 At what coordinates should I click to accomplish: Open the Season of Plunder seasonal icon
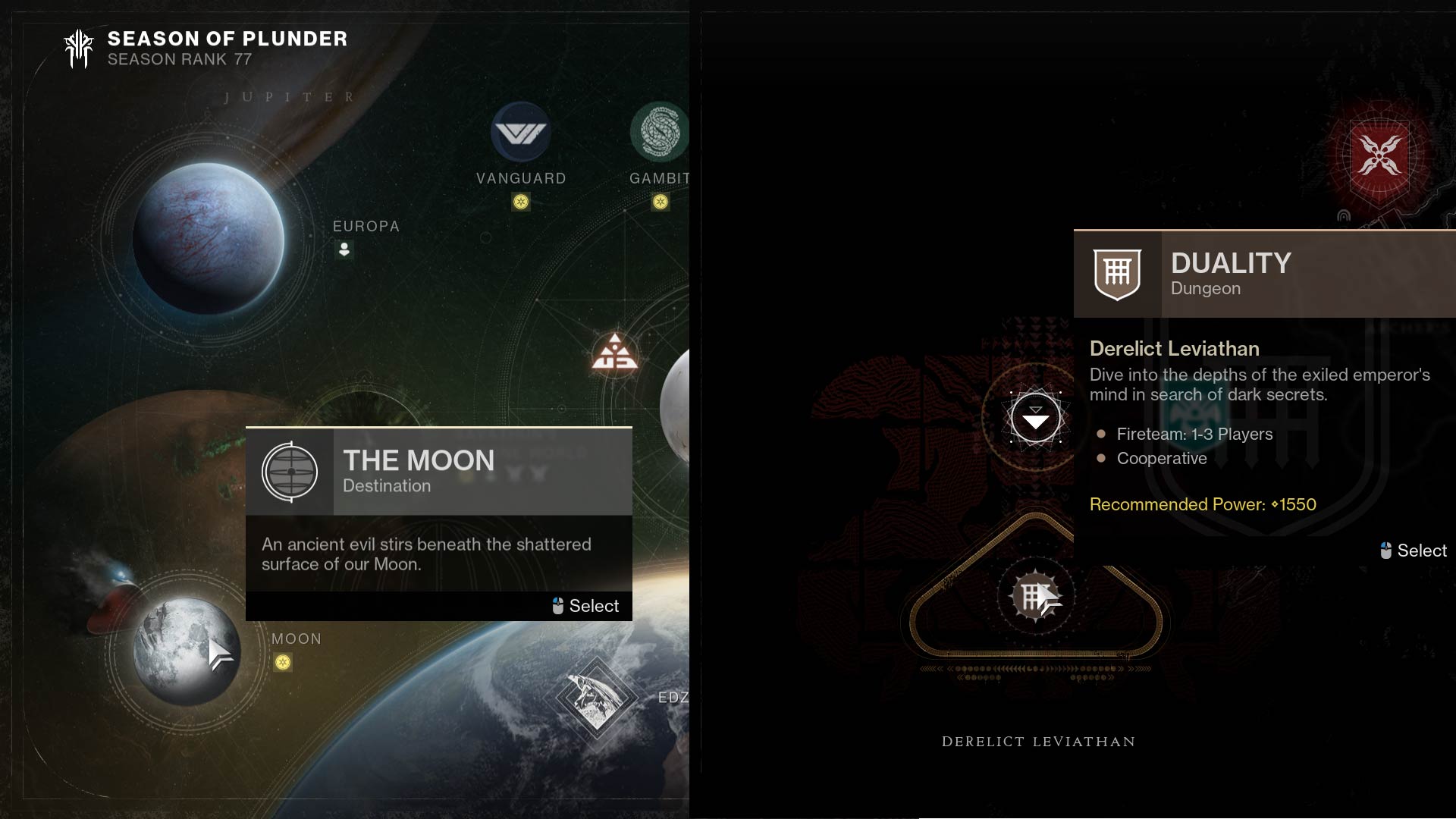(79, 48)
